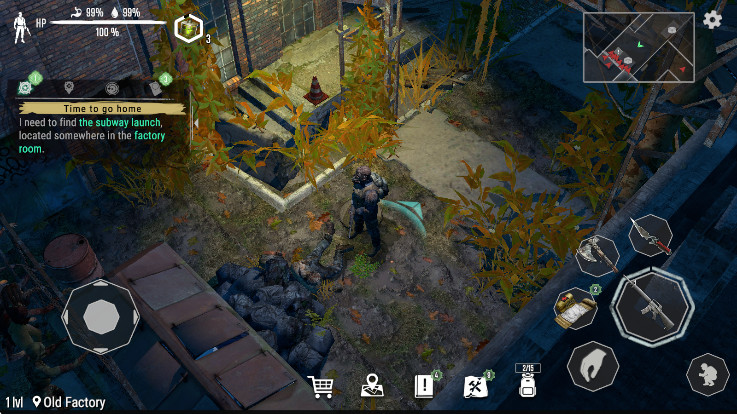Open the quest journal book

[423, 386]
